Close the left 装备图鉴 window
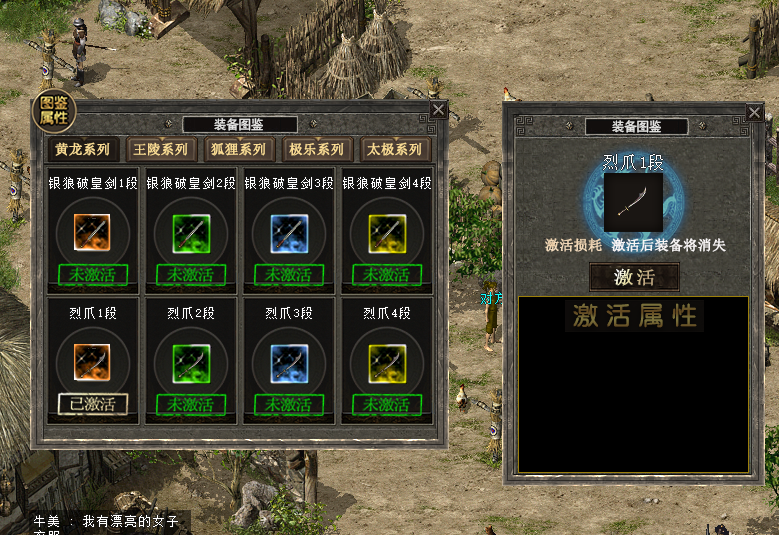The width and height of the screenshot is (779, 535). click(439, 110)
